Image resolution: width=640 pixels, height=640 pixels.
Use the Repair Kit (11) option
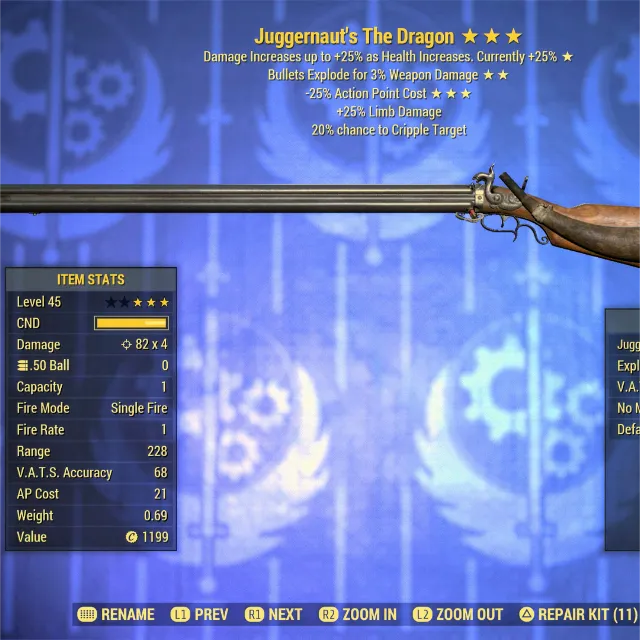[x=578, y=614]
